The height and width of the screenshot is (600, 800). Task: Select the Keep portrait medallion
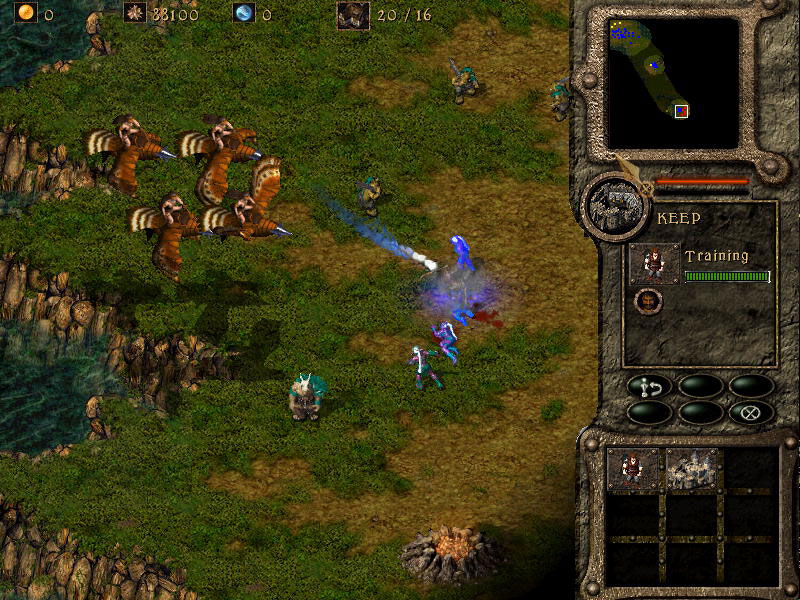(611, 207)
